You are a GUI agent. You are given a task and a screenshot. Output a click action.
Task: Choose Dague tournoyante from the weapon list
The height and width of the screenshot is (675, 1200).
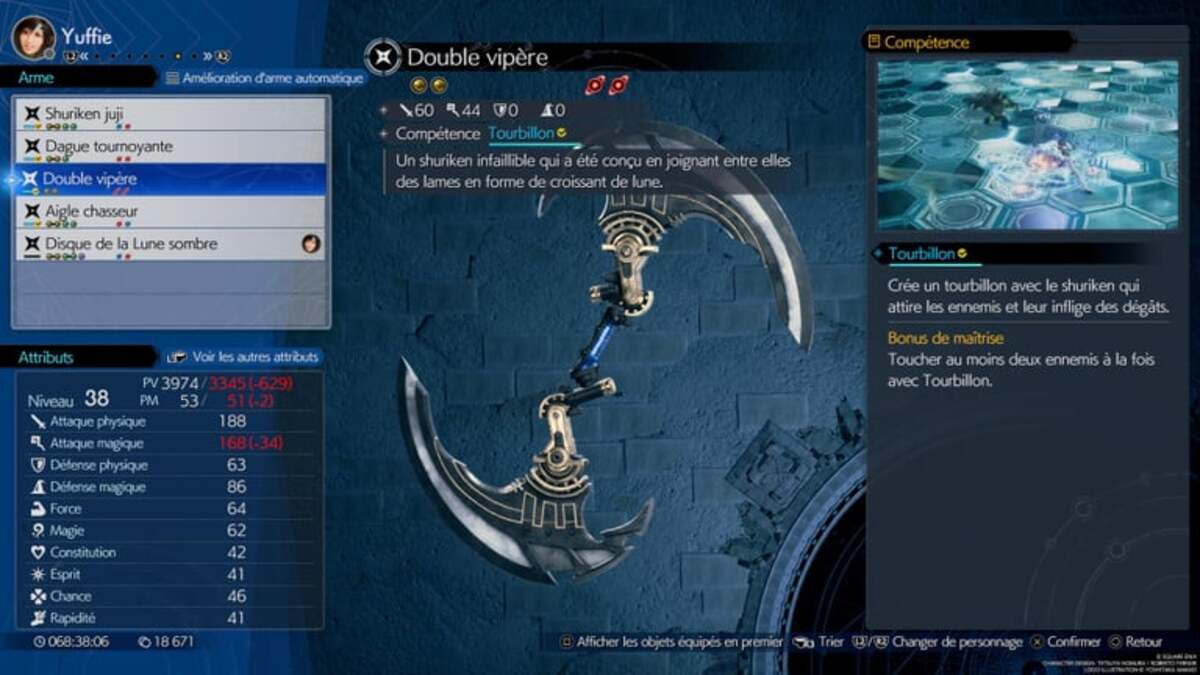(170, 147)
